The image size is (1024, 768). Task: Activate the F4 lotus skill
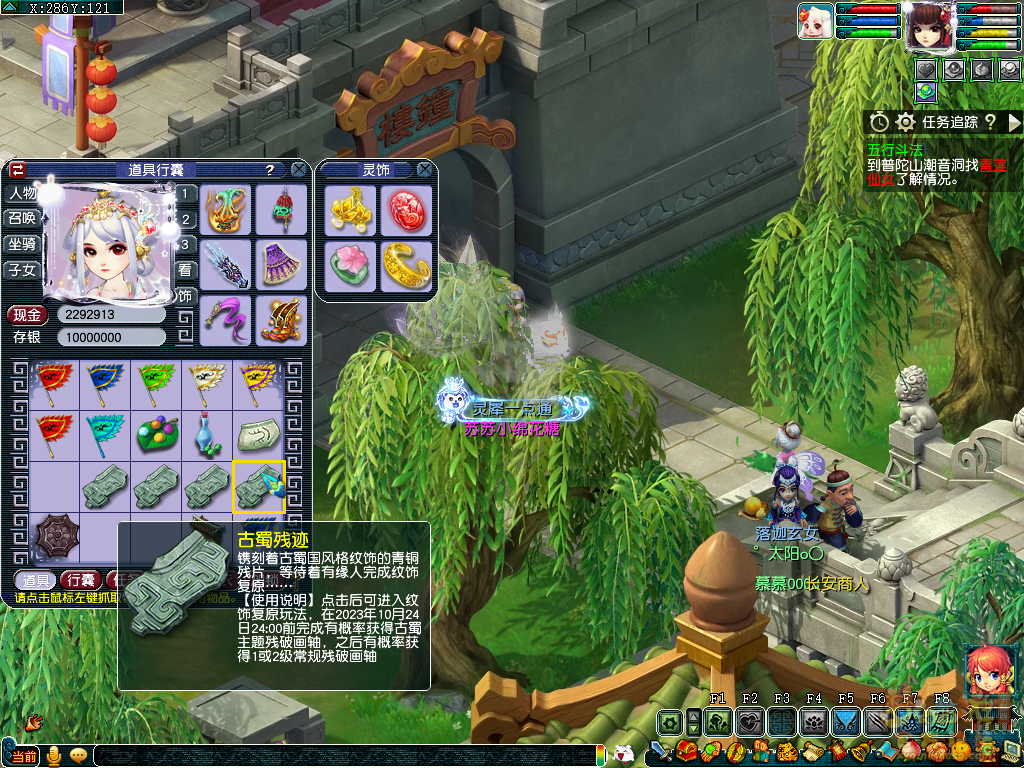[813, 721]
